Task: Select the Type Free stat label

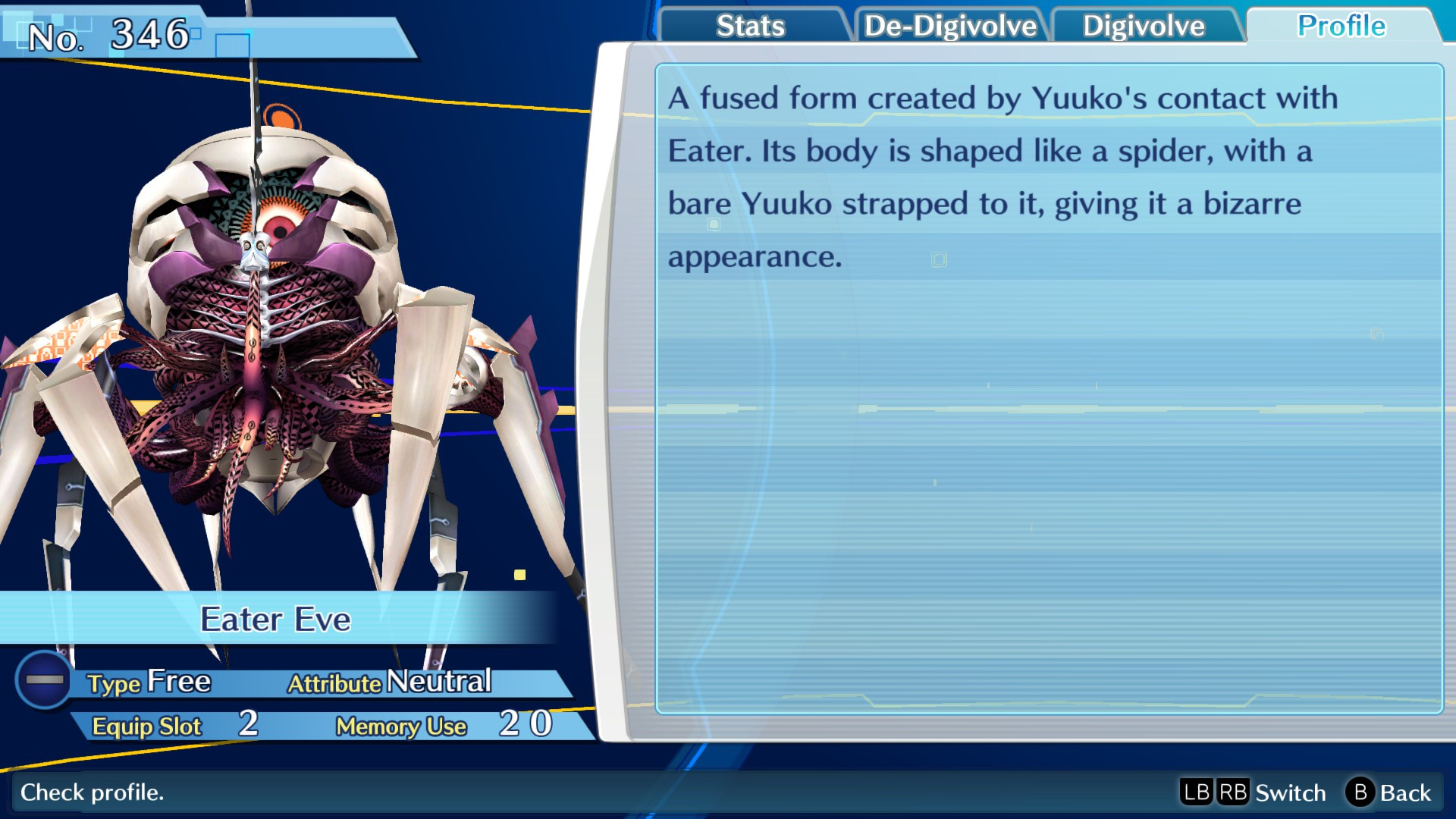Action: click(x=149, y=682)
